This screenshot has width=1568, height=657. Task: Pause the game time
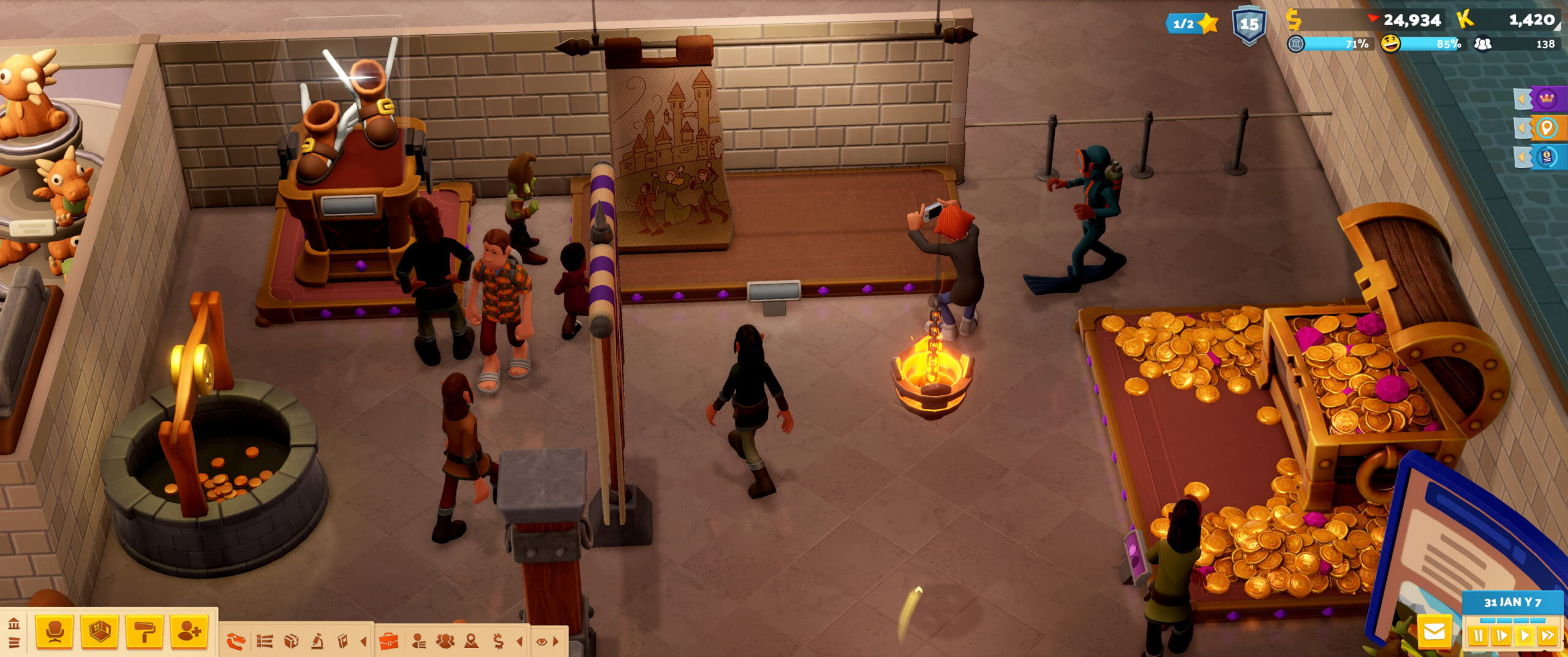pos(1477,636)
